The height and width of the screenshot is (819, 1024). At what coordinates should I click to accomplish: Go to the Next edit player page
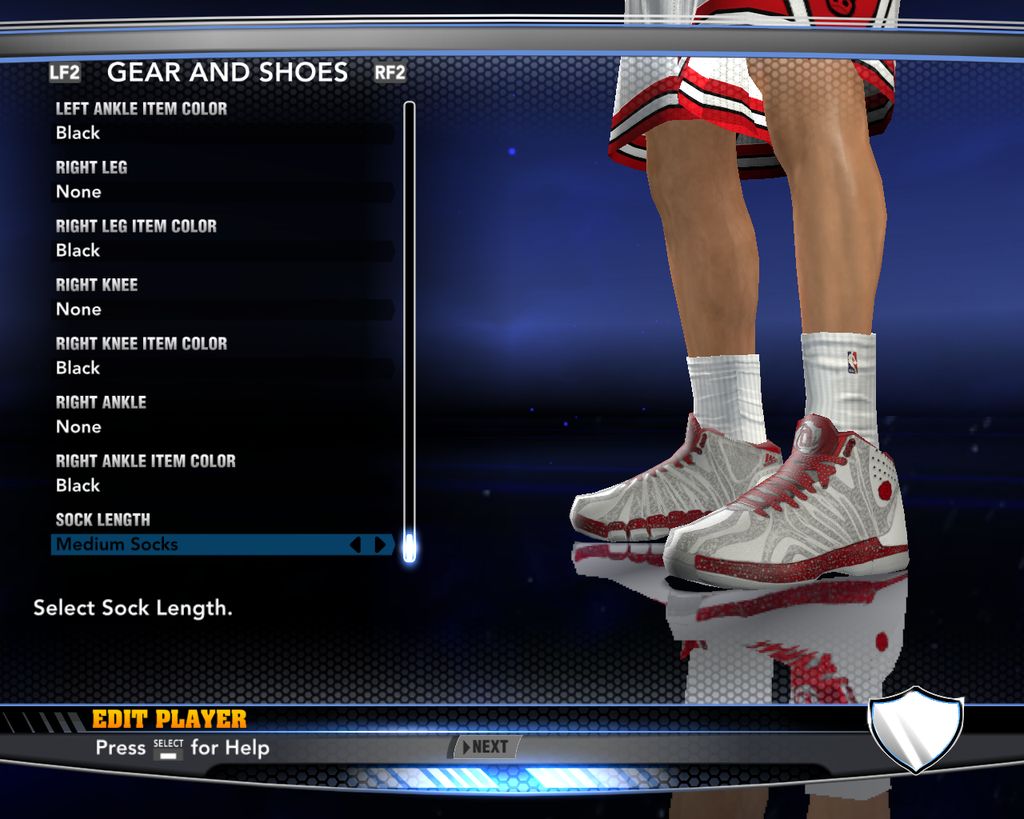(485, 747)
